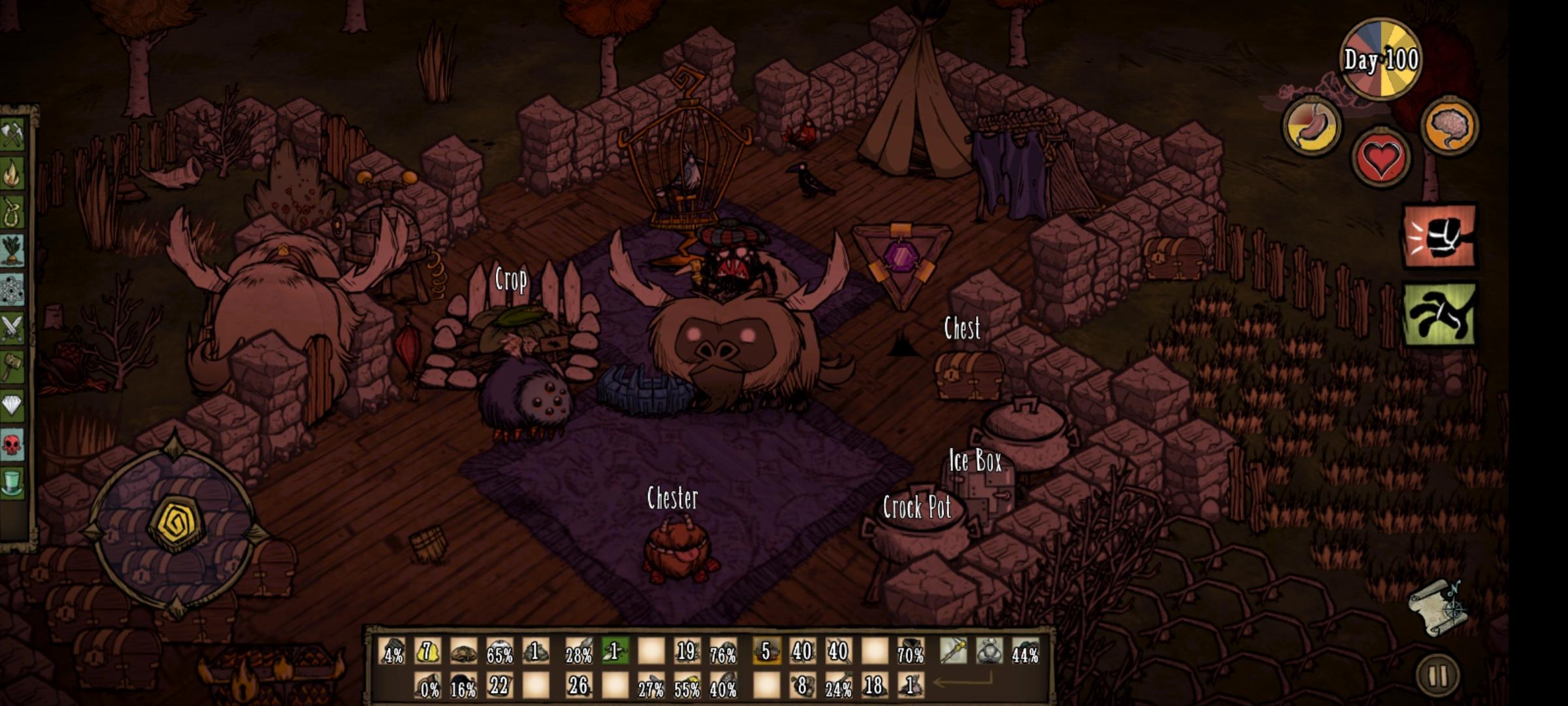Screen dimensions: 1568x706
Task: Select the green highlighted inventory slot
Action: click(x=615, y=652)
